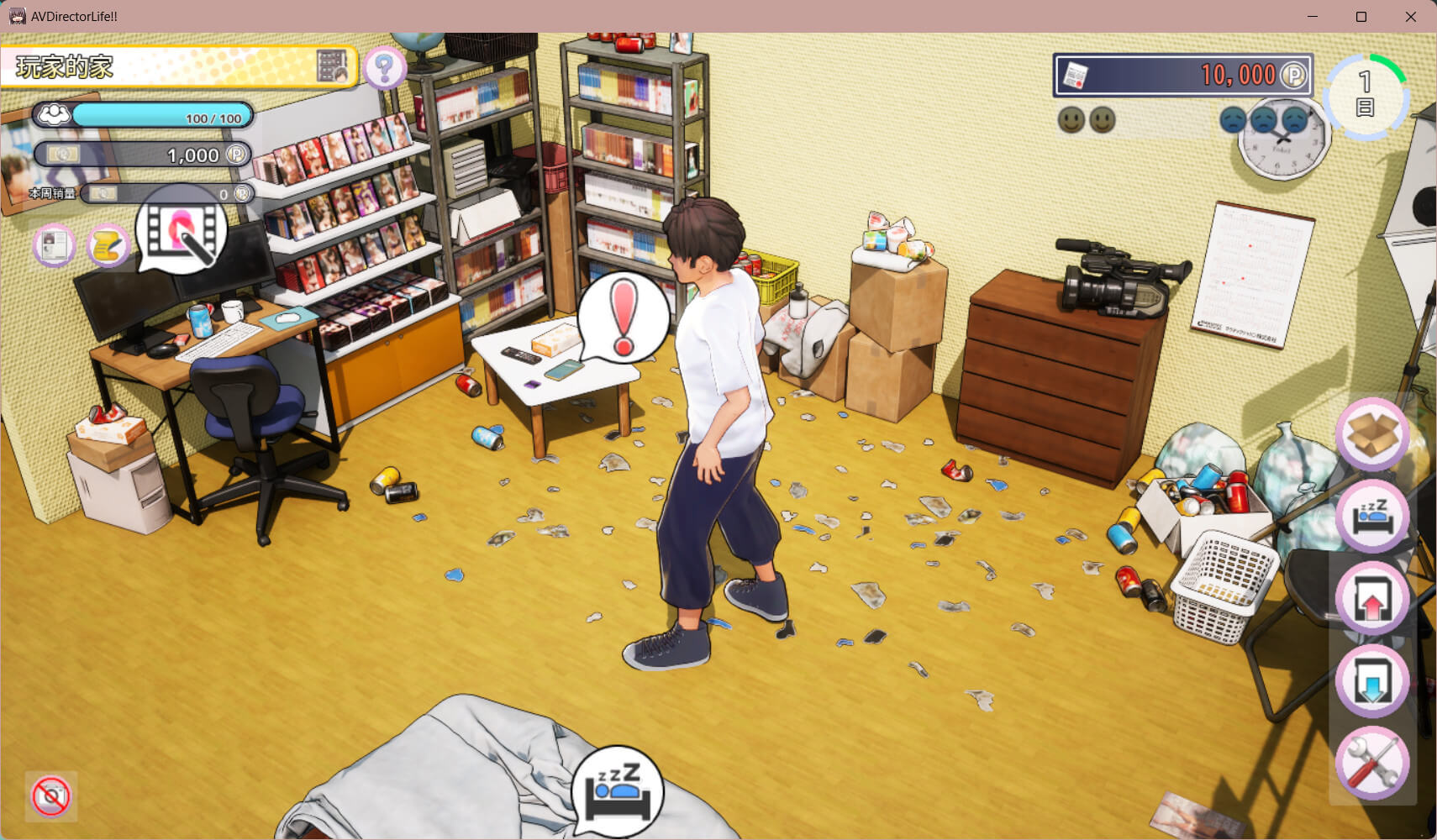The width and height of the screenshot is (1437, 840).
Task: Open the profile document icon
Action: pyautogui.click(x=55, y=245)
